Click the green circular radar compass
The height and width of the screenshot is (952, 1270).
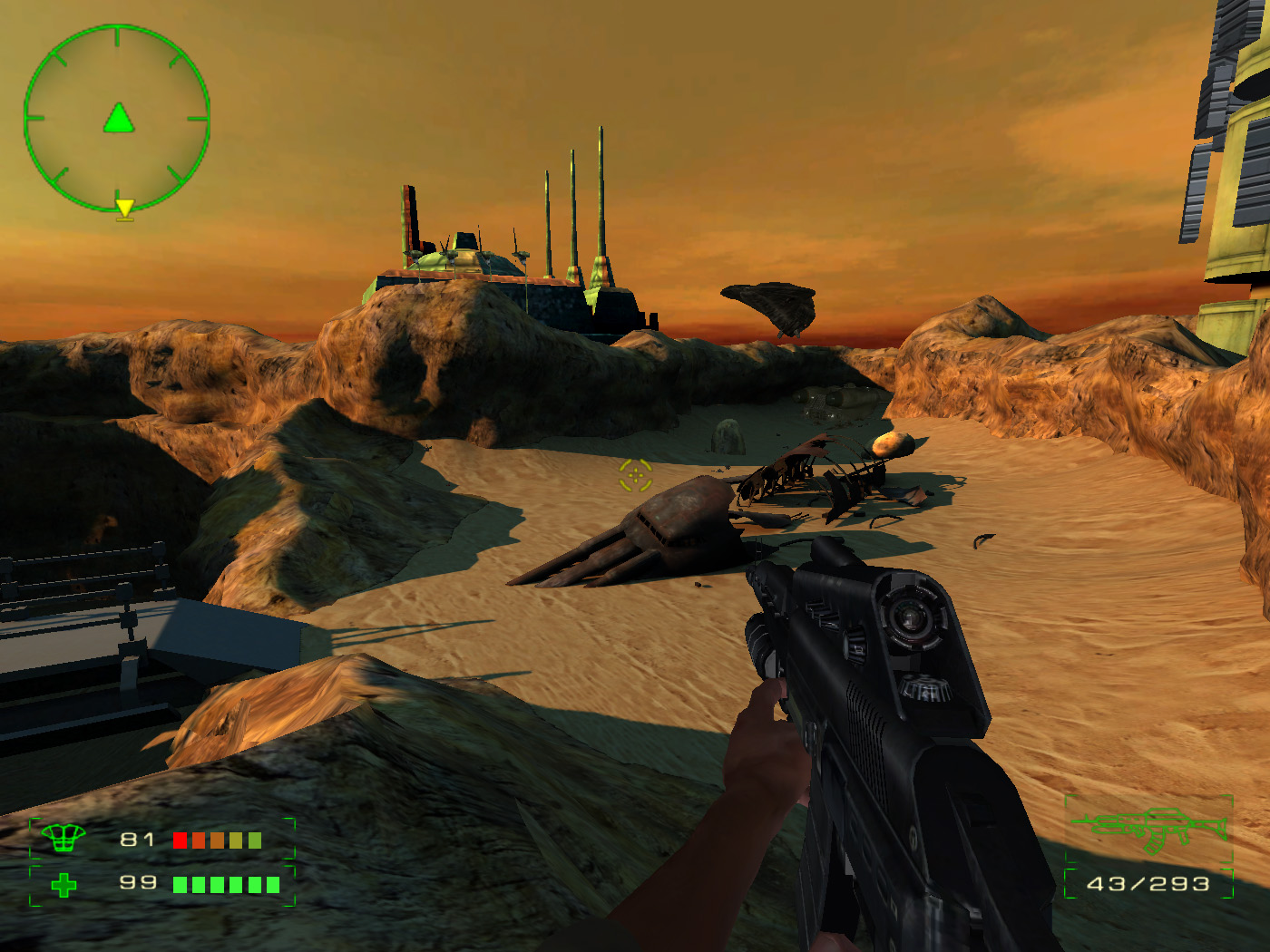click(x=117, y=118)
